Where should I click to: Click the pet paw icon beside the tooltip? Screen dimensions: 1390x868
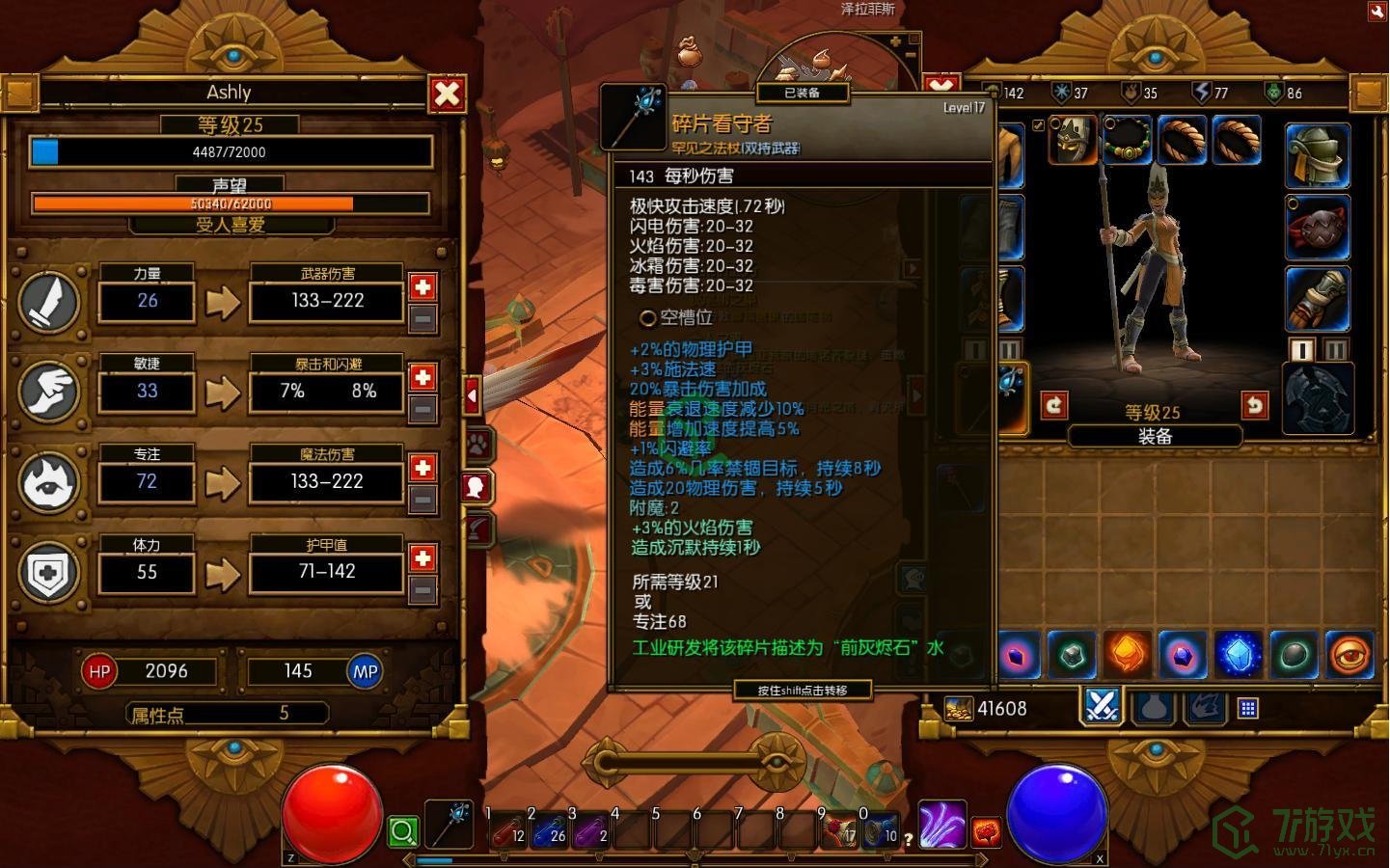coord(477,444)
